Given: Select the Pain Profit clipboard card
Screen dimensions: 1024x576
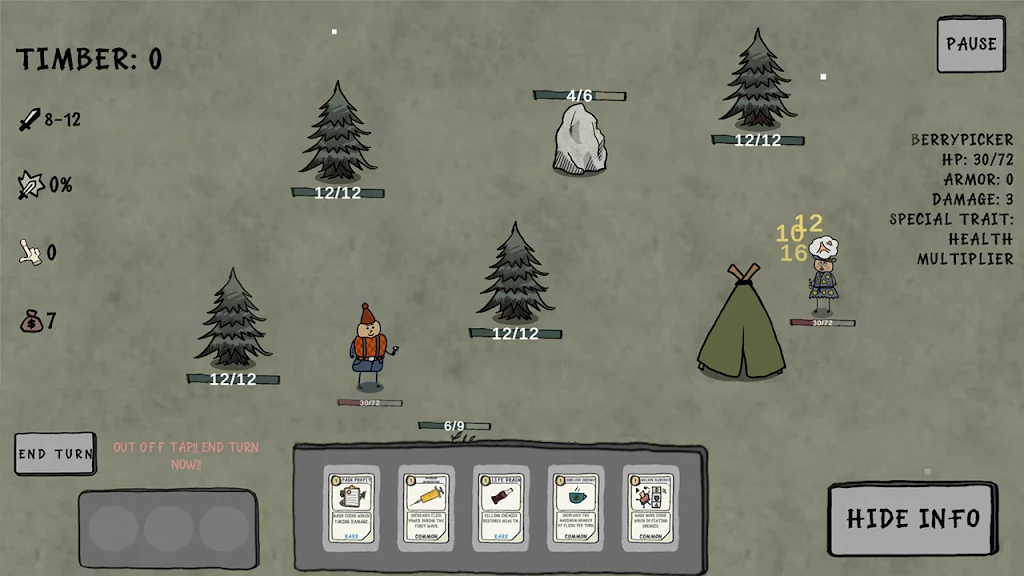Looking at the screenshot, I should point(351,507).
